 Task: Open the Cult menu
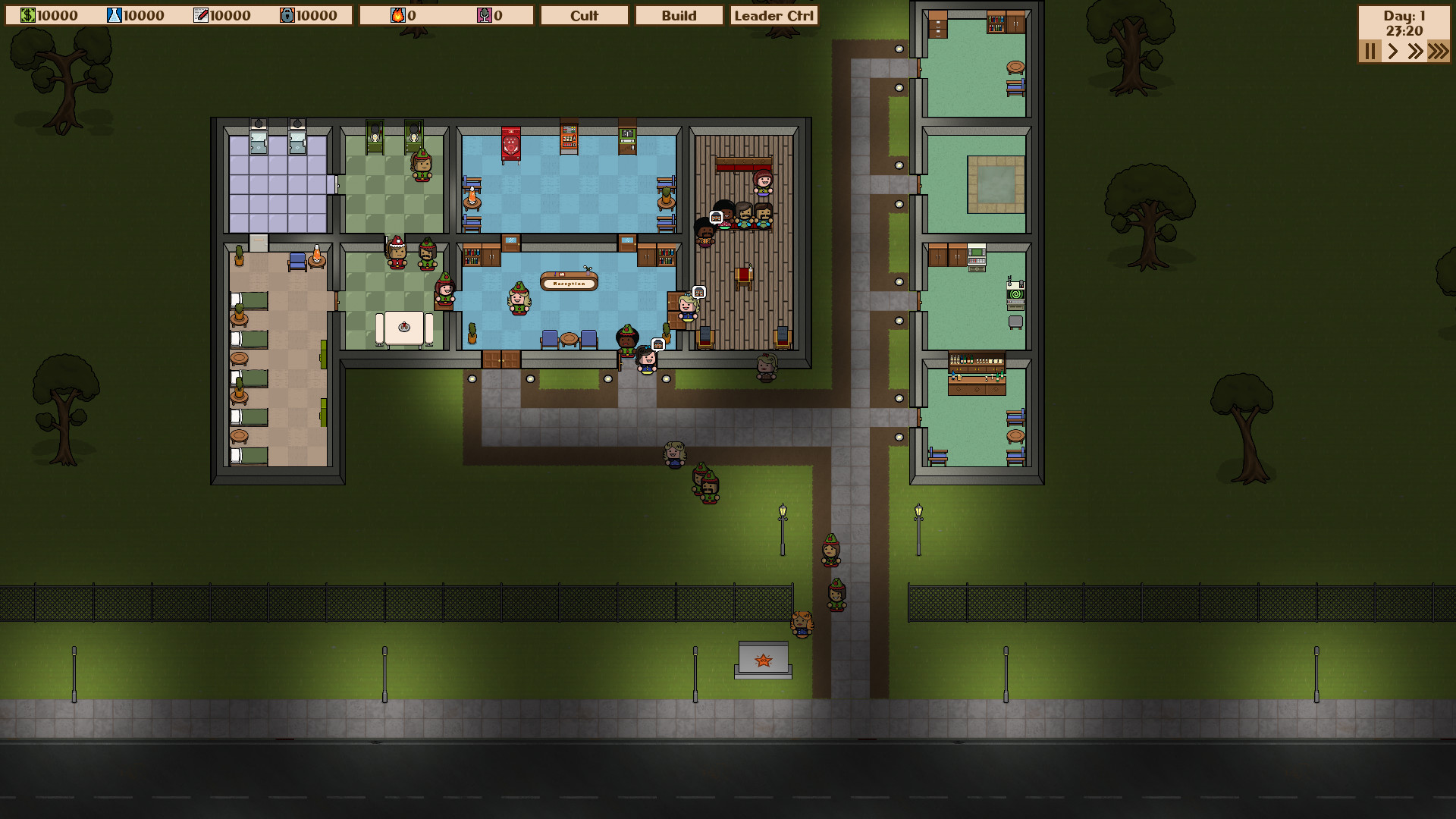click(x=584, y=15)
